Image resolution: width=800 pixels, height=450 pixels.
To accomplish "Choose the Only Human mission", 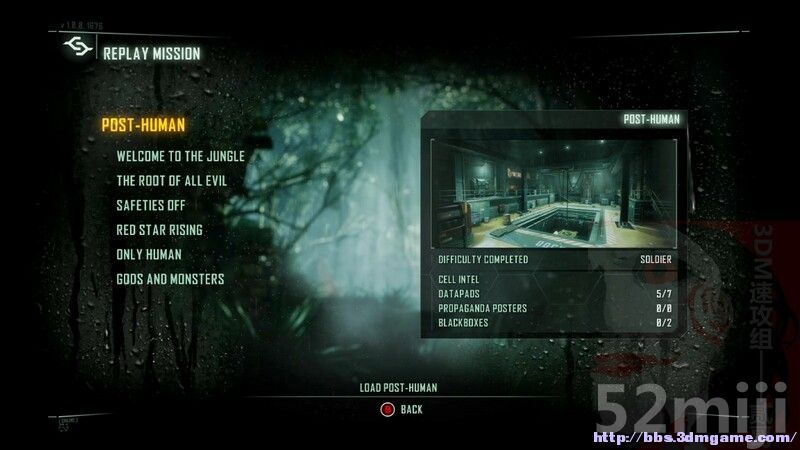I will [x=149, y=254].
